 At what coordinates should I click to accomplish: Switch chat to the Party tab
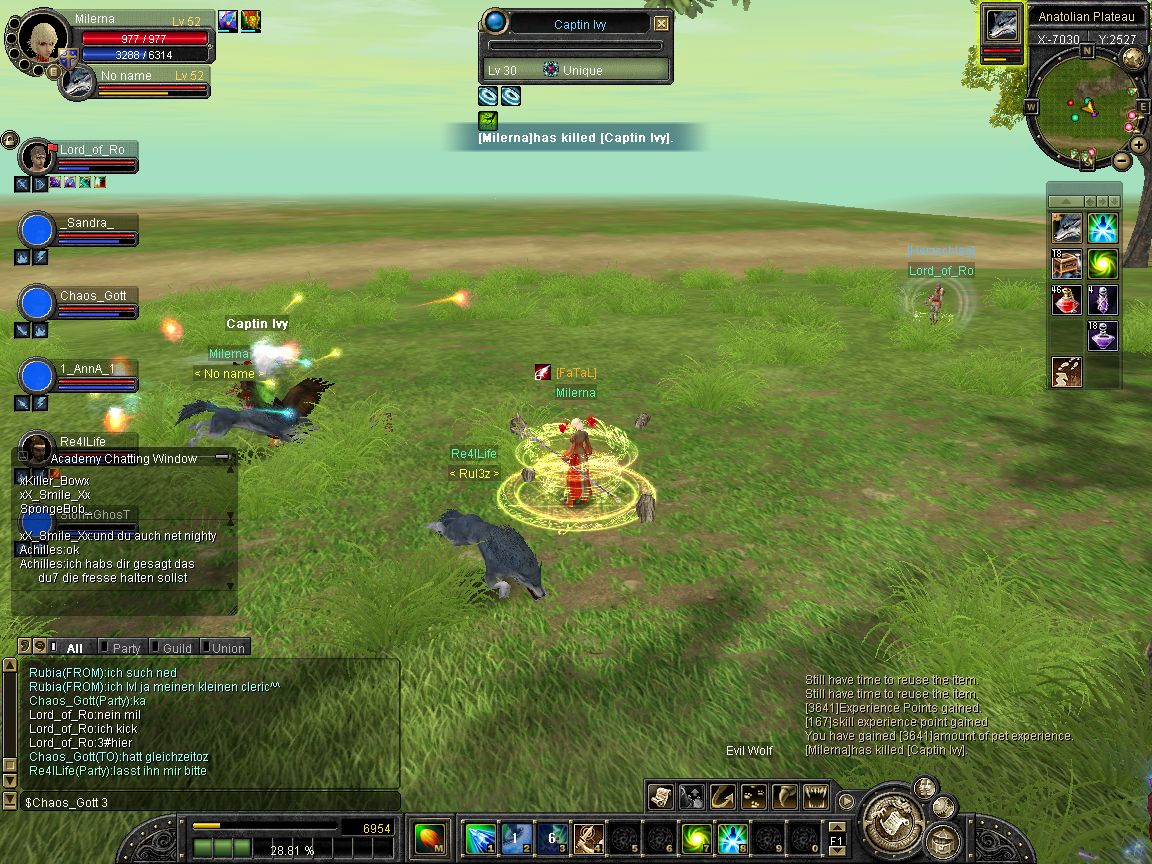[x=126, y=648]
